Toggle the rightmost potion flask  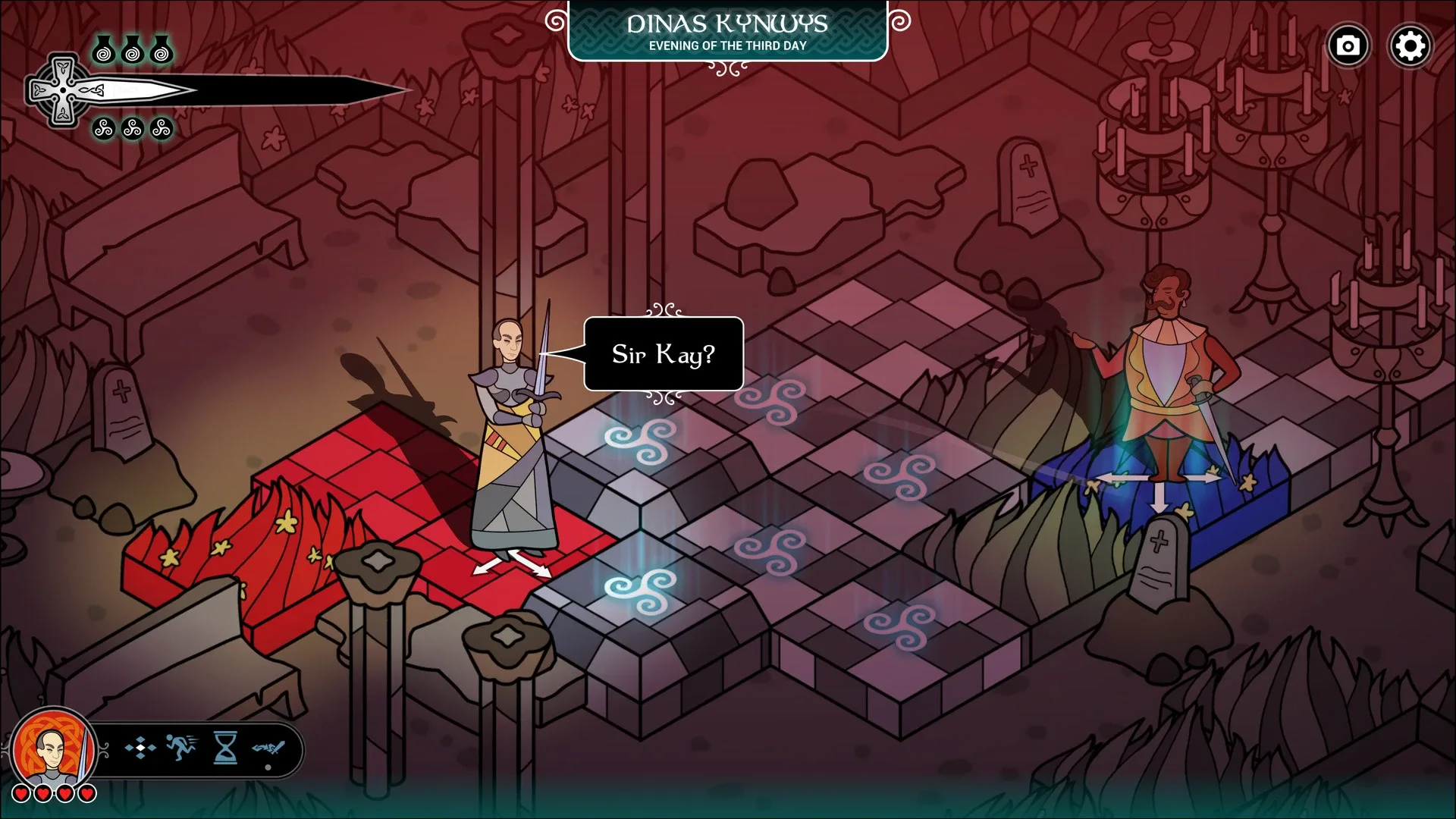click(161, 52)
